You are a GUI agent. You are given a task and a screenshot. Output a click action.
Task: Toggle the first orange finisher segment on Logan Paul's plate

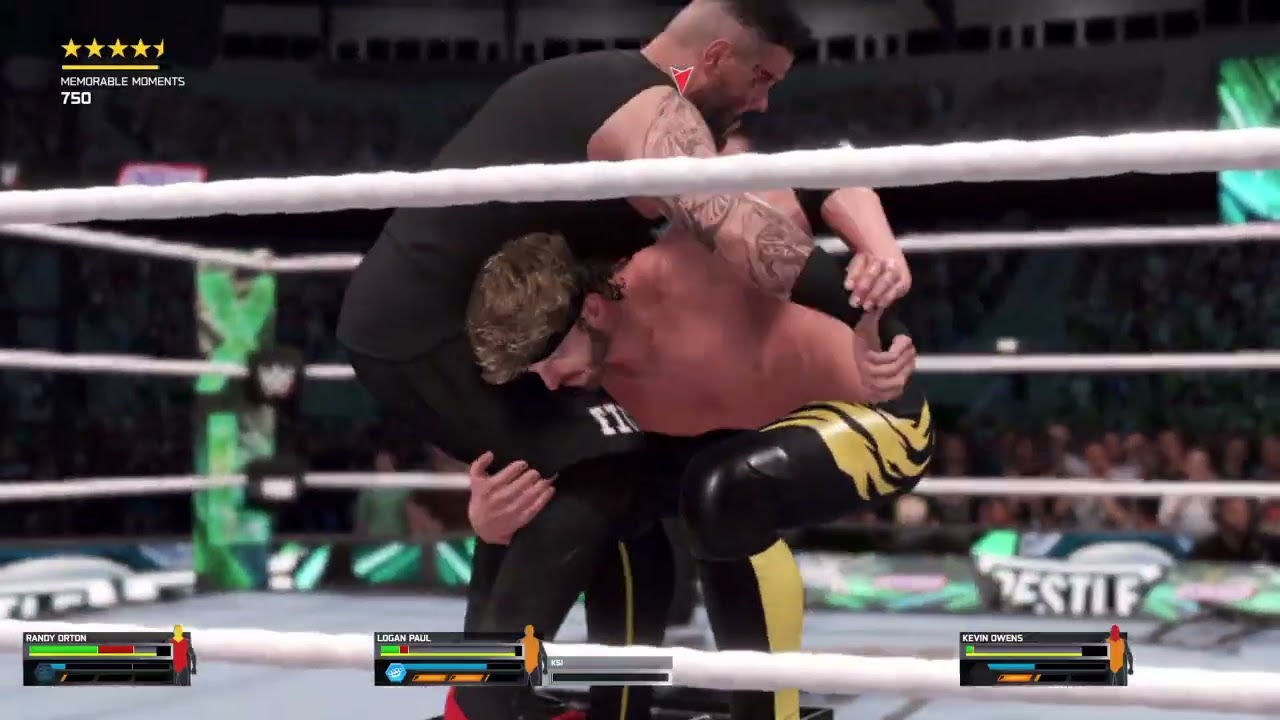[x=430, y=676]
